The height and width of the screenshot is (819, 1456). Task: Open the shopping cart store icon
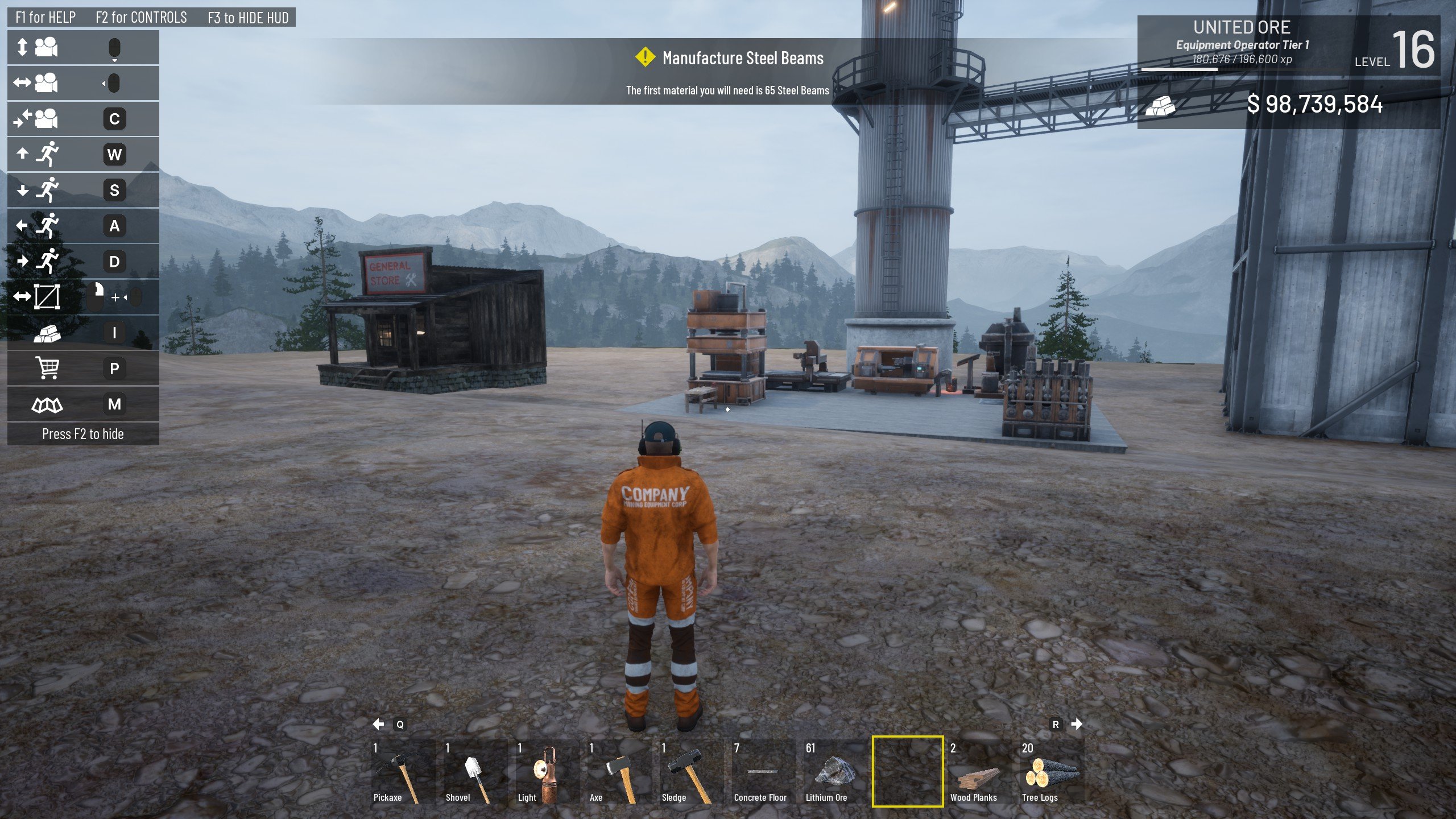coord(47,368)
